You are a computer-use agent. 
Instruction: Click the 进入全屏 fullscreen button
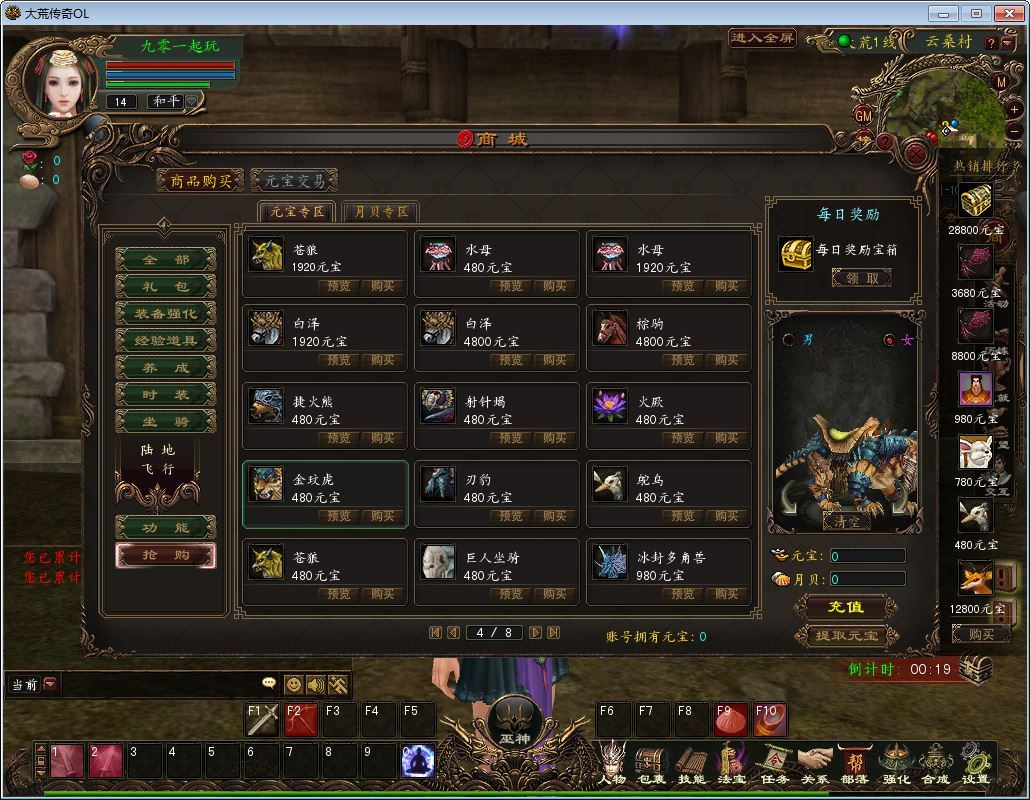[763, 39]
